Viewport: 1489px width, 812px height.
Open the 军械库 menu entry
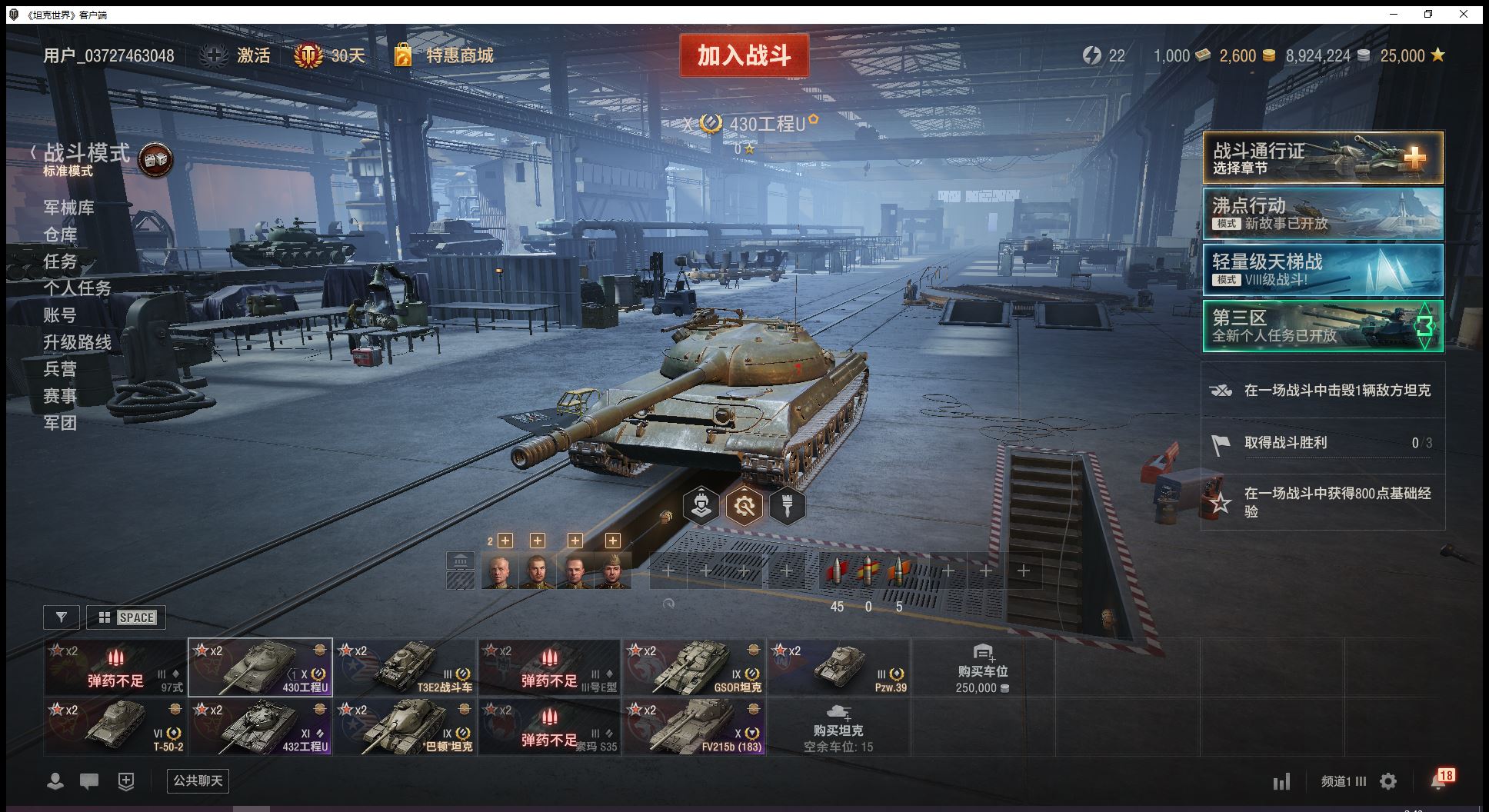tap(69, 208)
